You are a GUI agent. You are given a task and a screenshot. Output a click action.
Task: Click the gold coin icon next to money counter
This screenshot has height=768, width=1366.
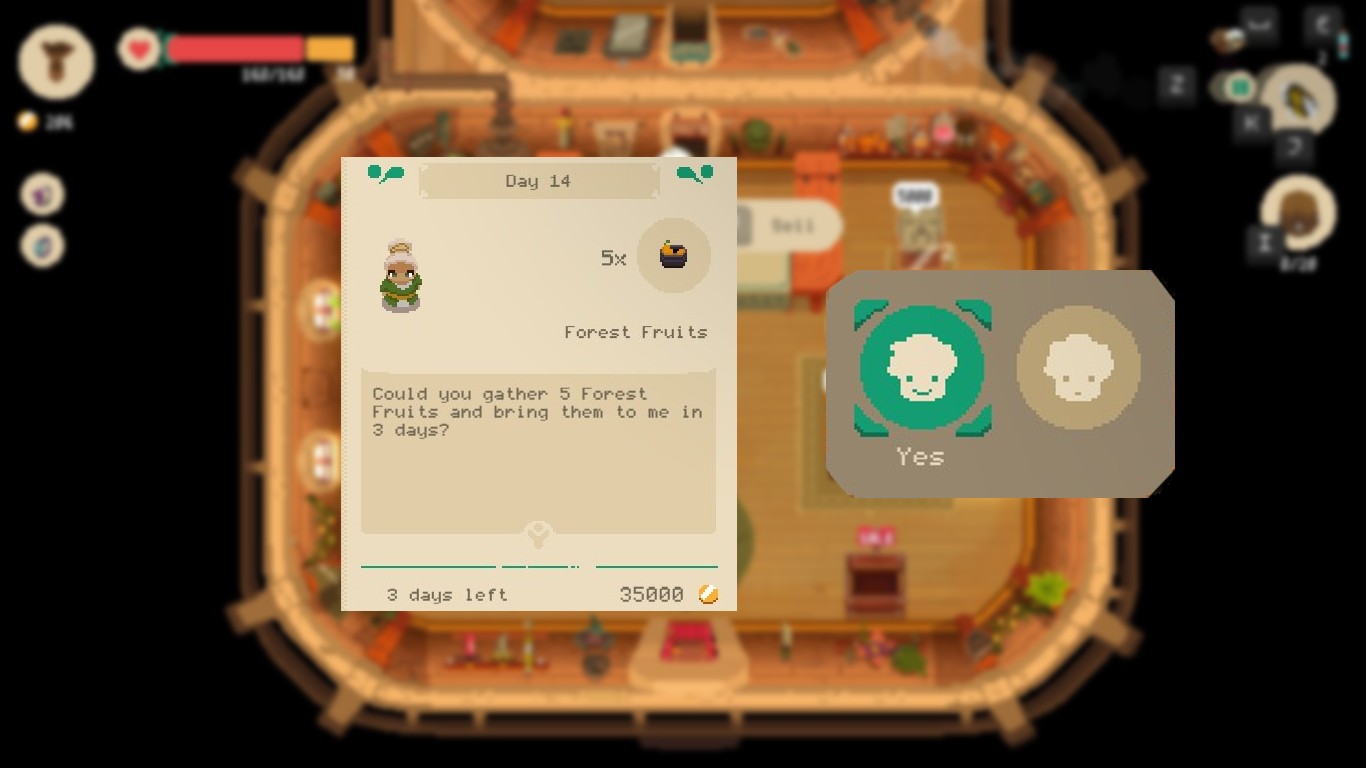click(26, 122)
